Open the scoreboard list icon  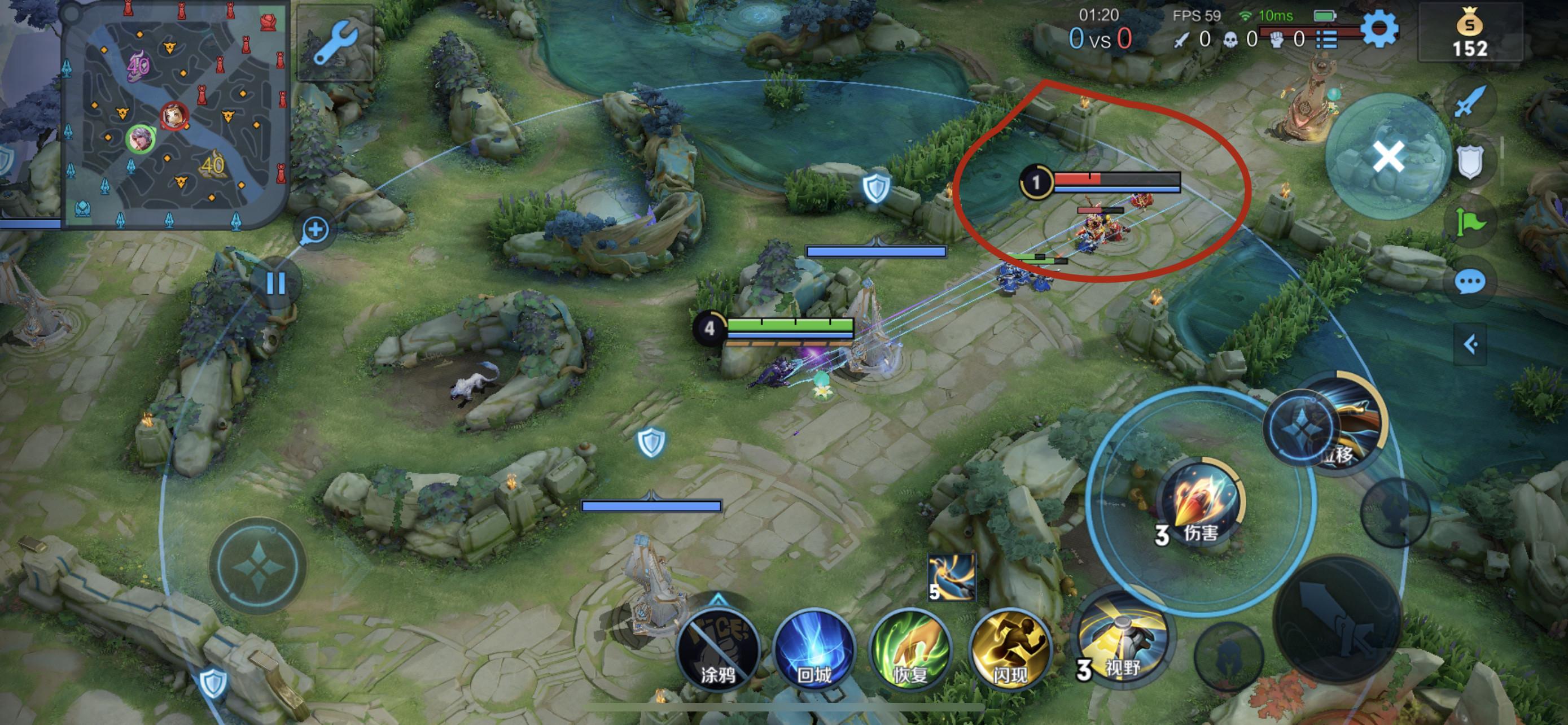point(1326,40)
